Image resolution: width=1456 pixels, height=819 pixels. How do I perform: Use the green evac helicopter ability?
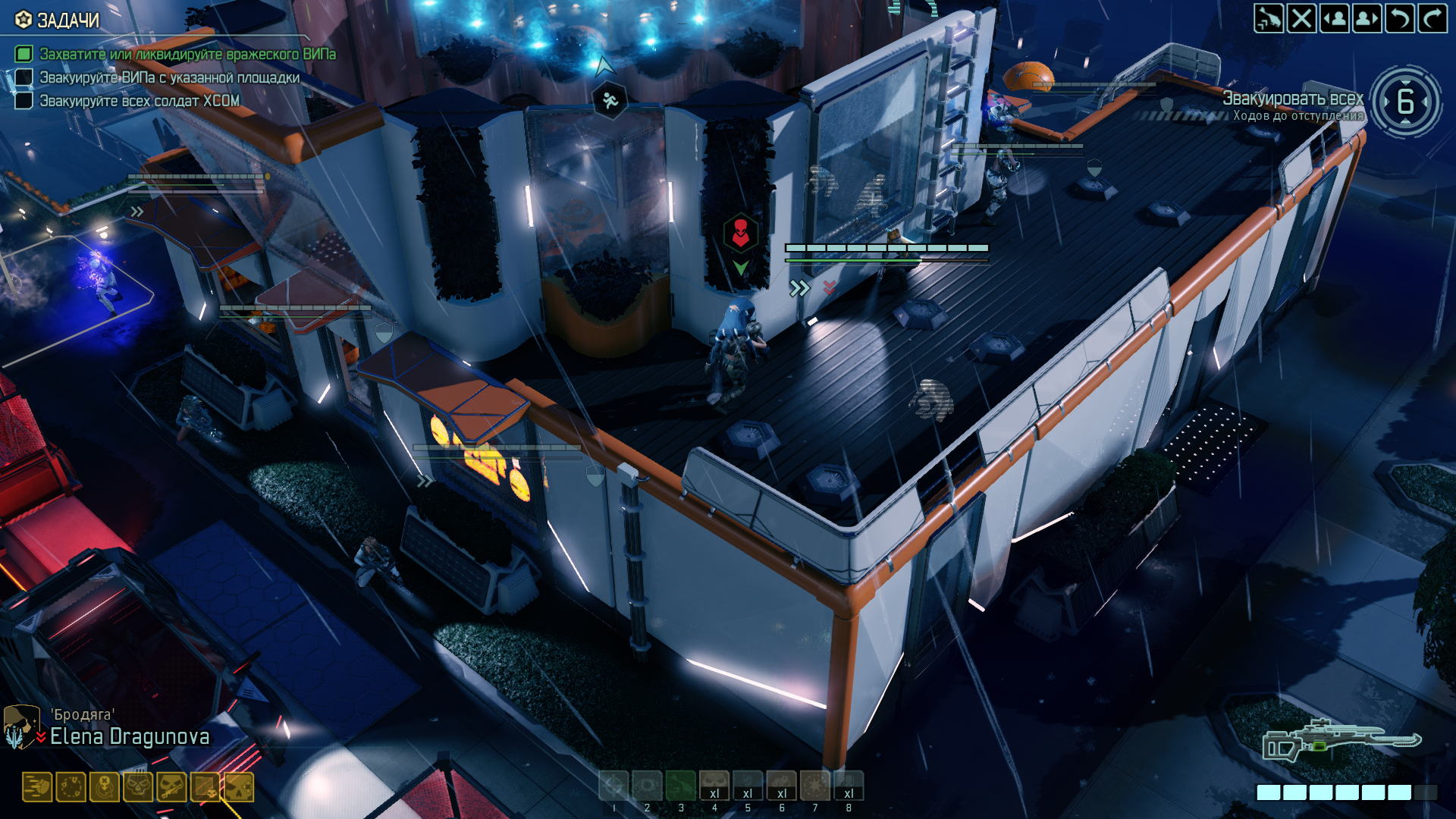[x=680, y=786]
